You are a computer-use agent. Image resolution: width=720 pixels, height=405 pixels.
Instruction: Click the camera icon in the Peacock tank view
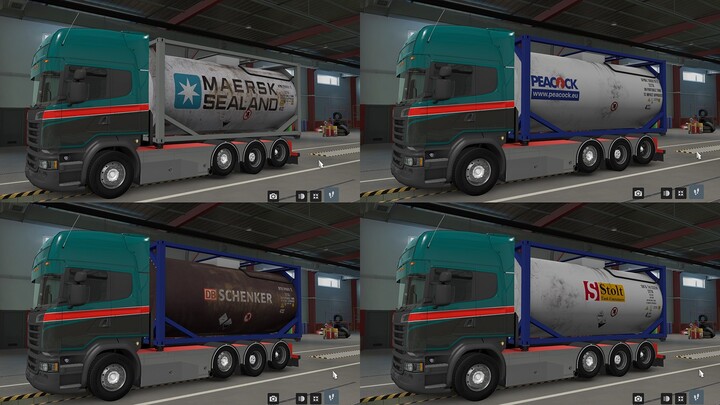coord(638,193)
